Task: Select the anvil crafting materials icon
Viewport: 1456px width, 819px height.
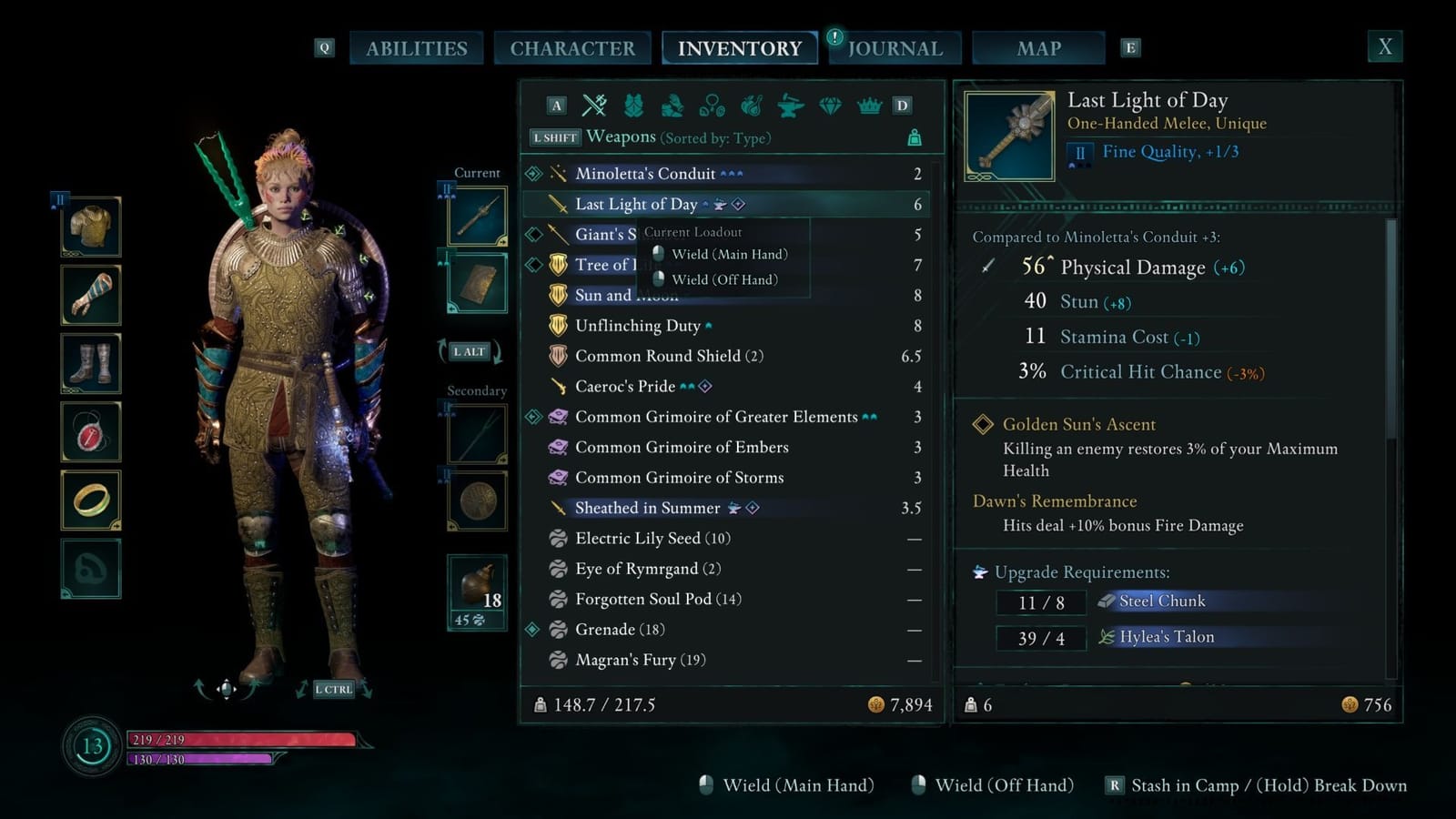Action: [791, 106]
